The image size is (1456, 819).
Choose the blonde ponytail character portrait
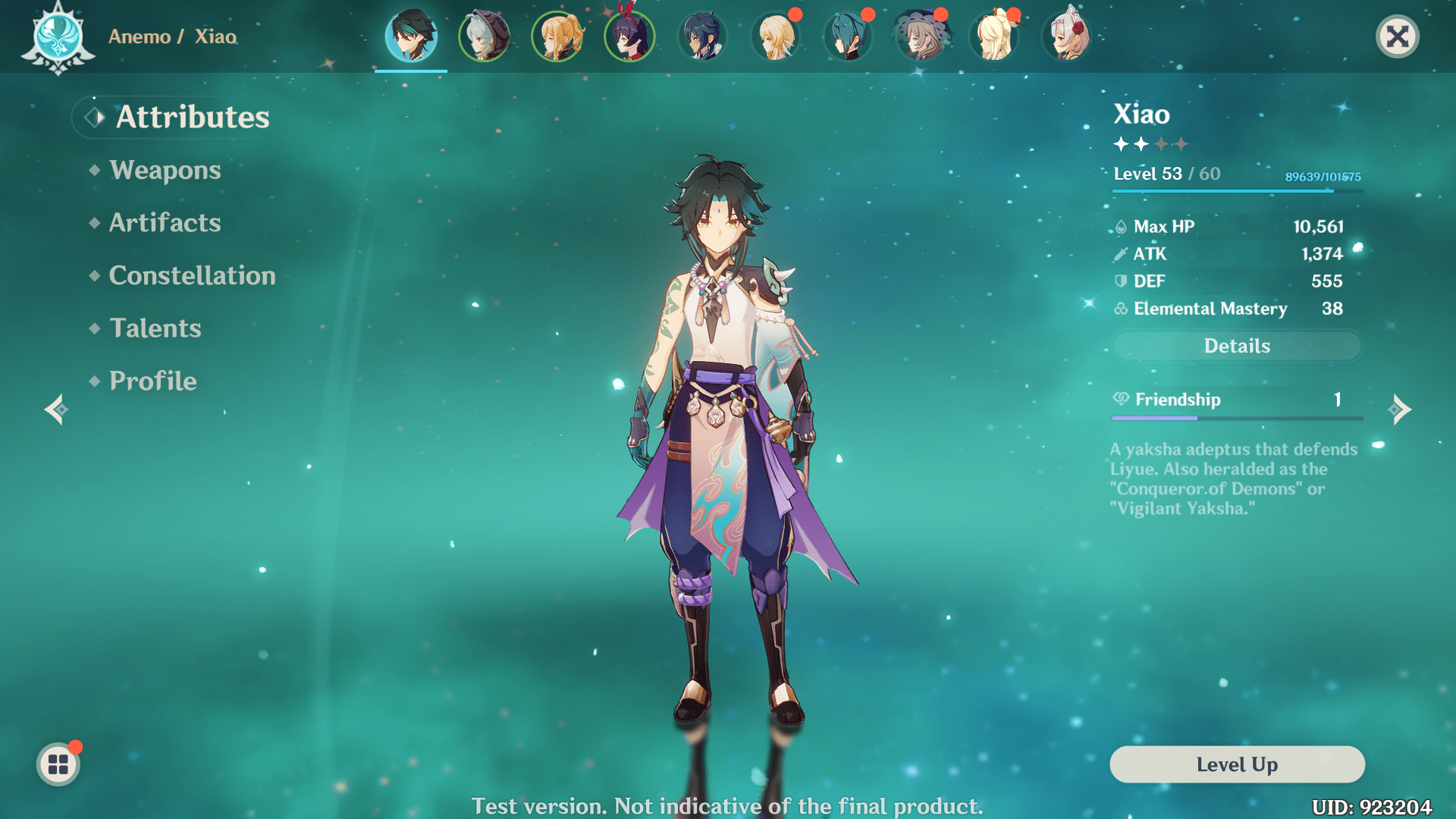(557, 36)
